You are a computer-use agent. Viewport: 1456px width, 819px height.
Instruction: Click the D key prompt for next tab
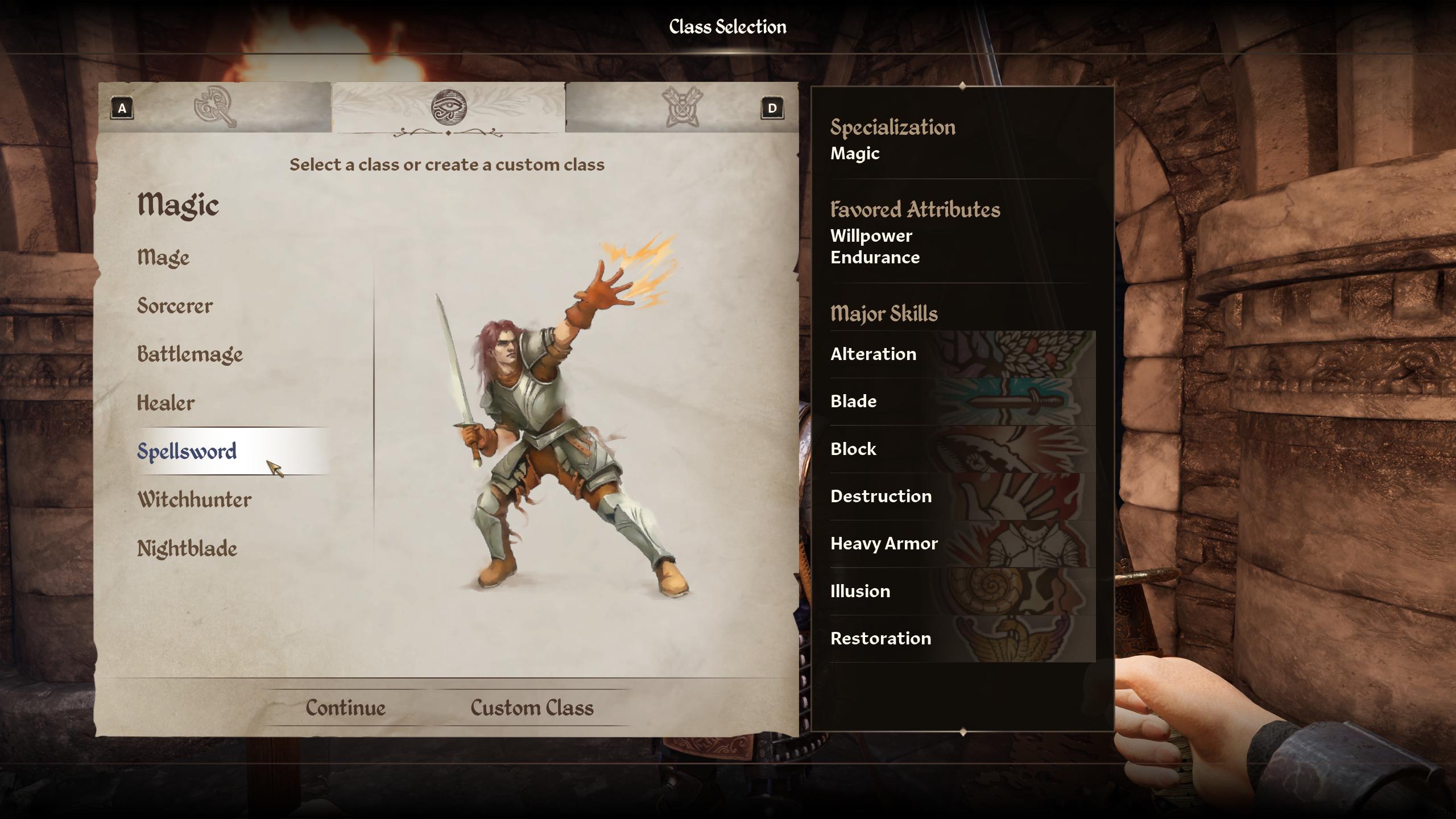coord(772,108)
